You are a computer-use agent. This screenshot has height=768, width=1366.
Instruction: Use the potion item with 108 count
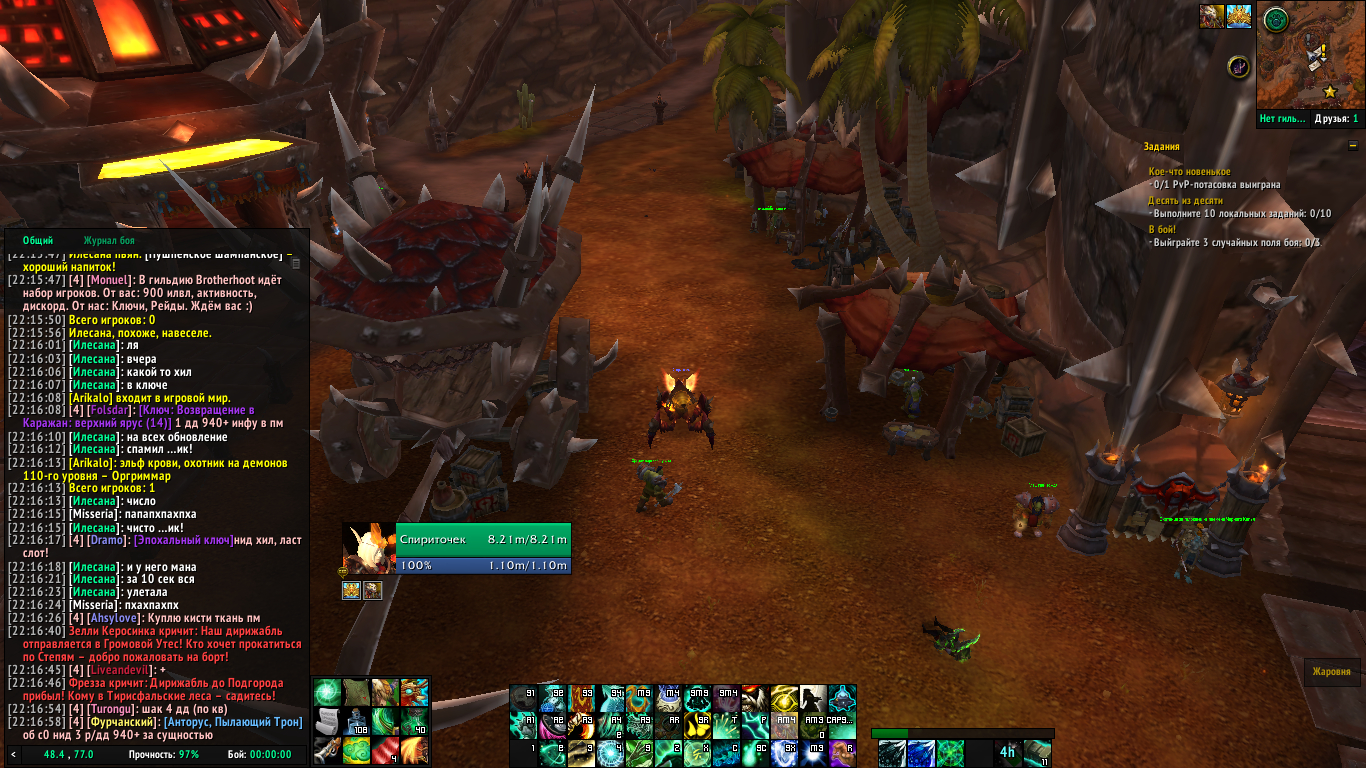[x=357, y=721]
